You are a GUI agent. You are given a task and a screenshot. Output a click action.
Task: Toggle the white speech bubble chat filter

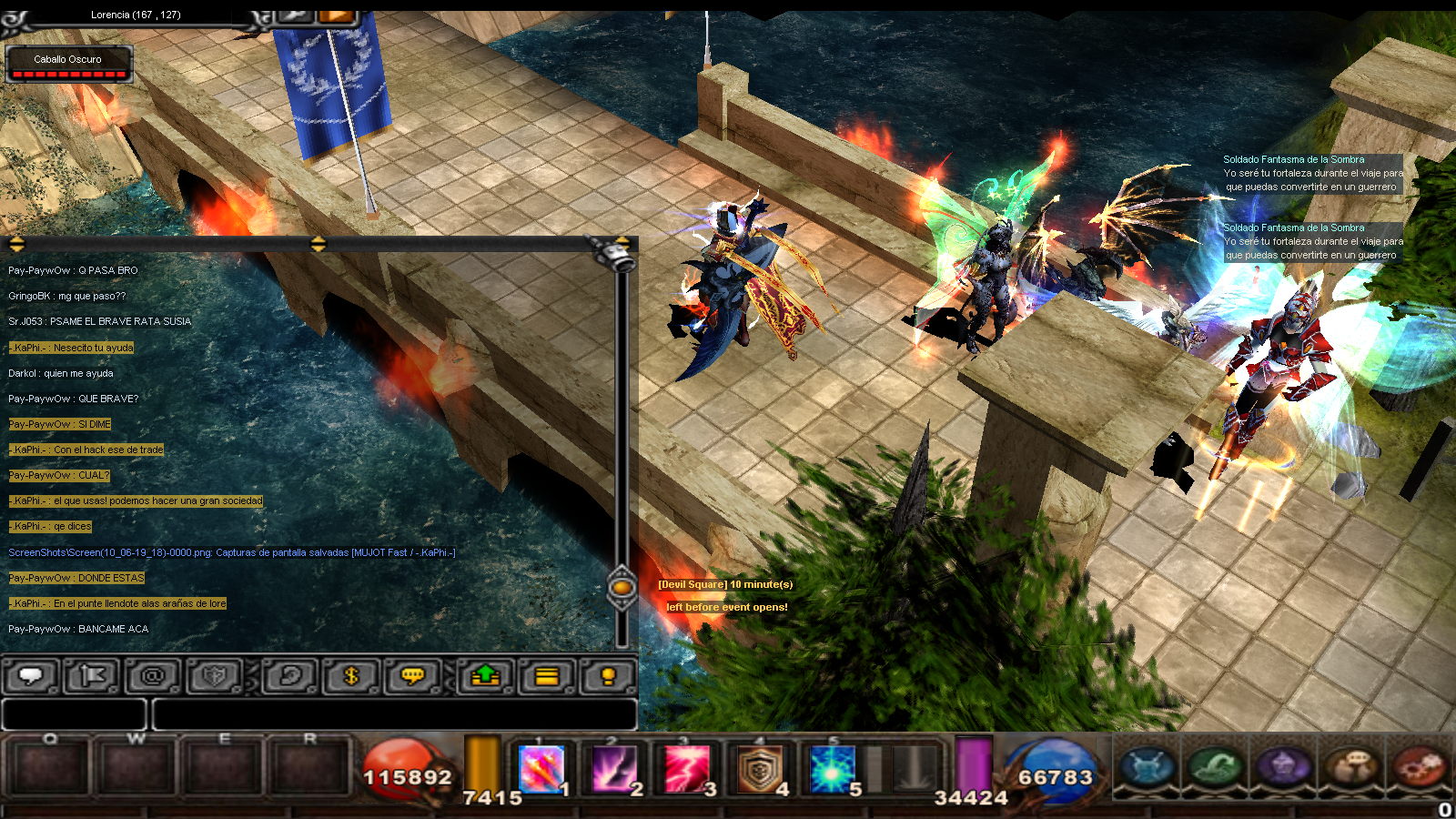(x=31, y=676)
